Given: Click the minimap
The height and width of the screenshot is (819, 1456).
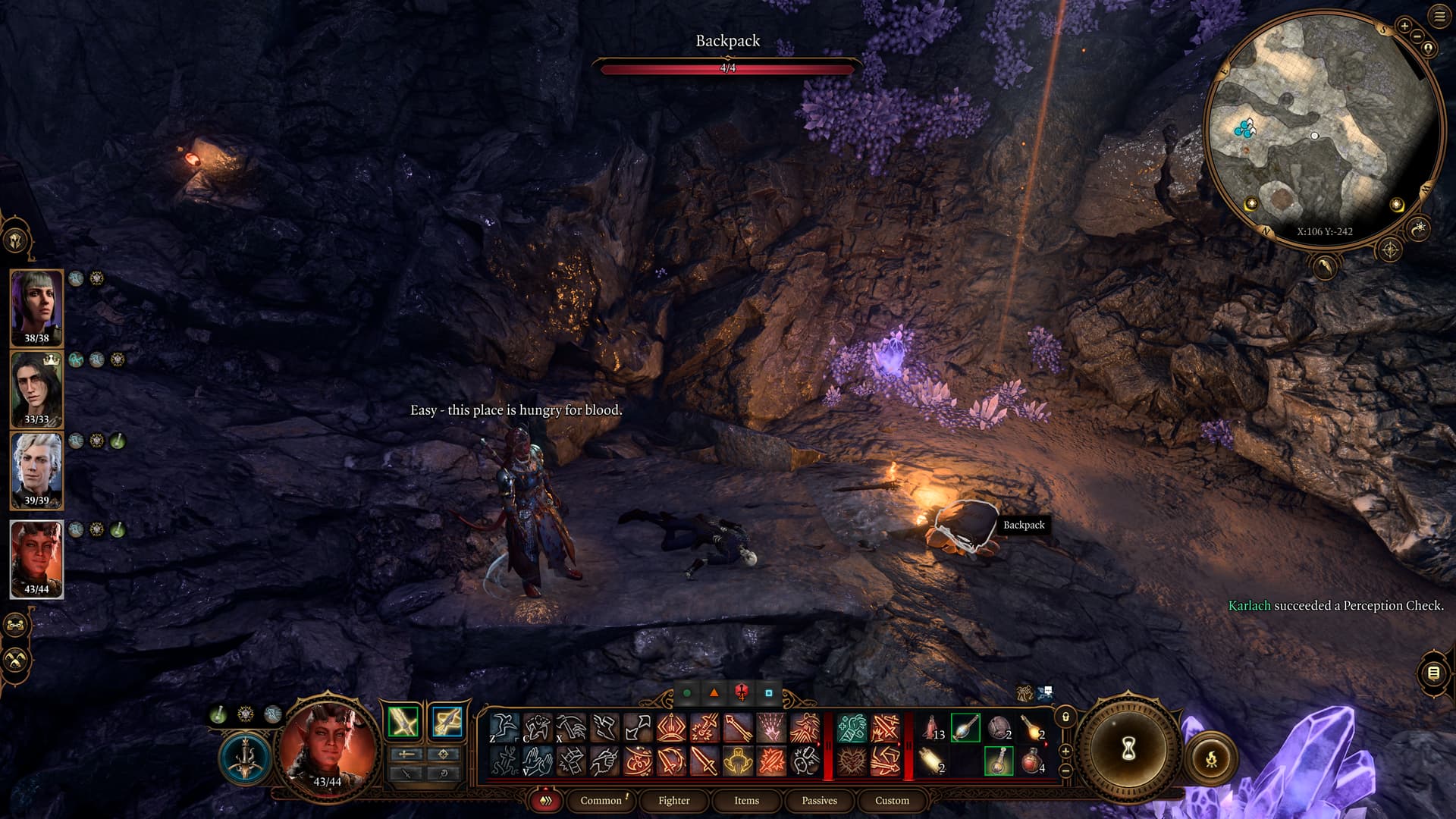Looking at the screenshot, I should 1323,129.
